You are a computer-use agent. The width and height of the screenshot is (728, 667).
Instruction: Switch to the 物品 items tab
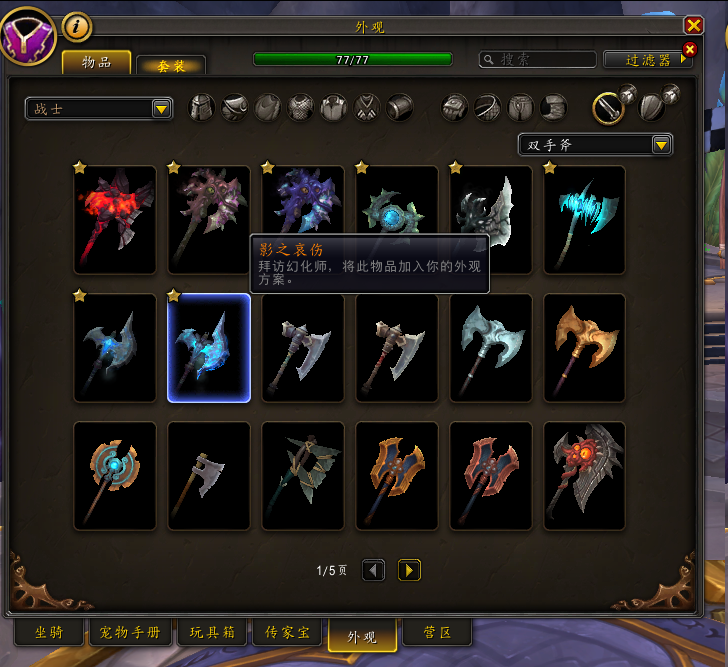(x=97, y=62)
